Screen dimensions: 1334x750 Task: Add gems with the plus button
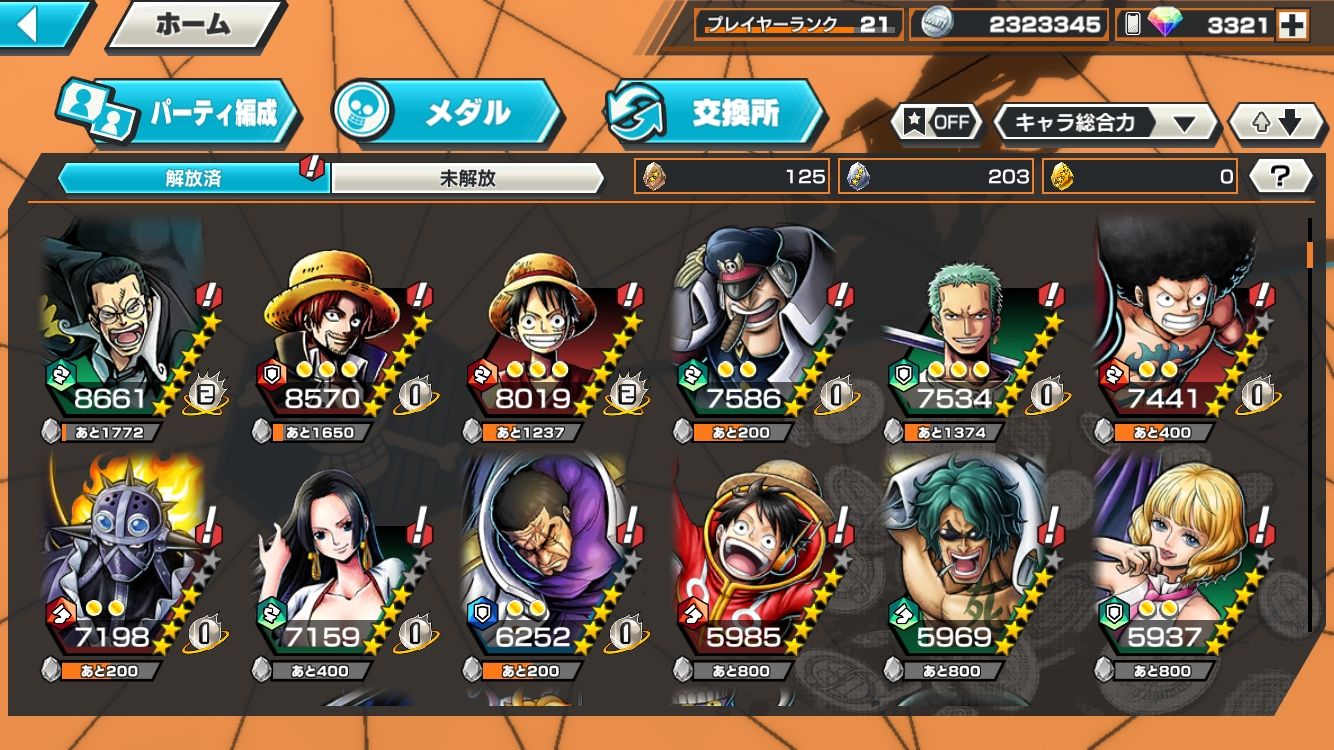tap(1292, 25)
